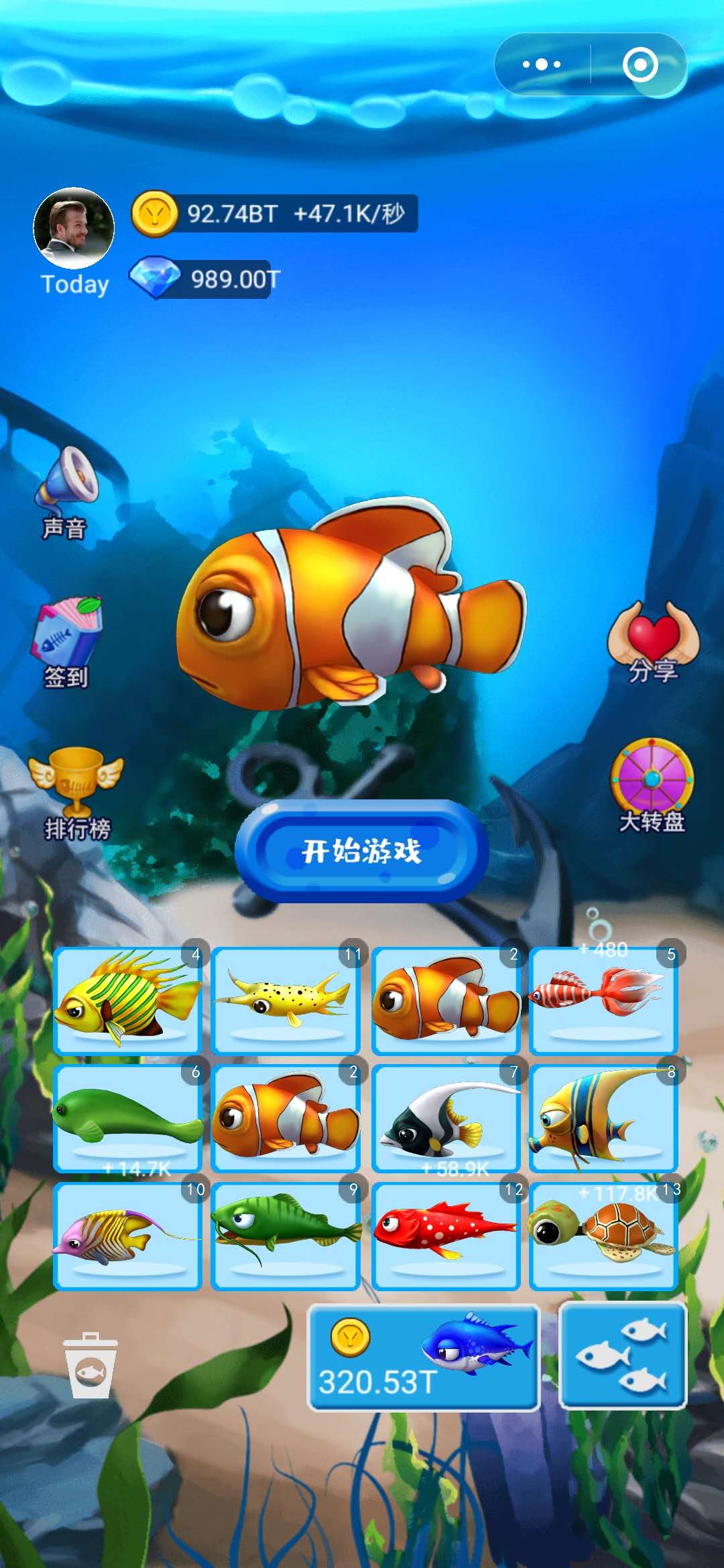
Task: Click the three white fish button
Action: click(x=622, y=1356)
